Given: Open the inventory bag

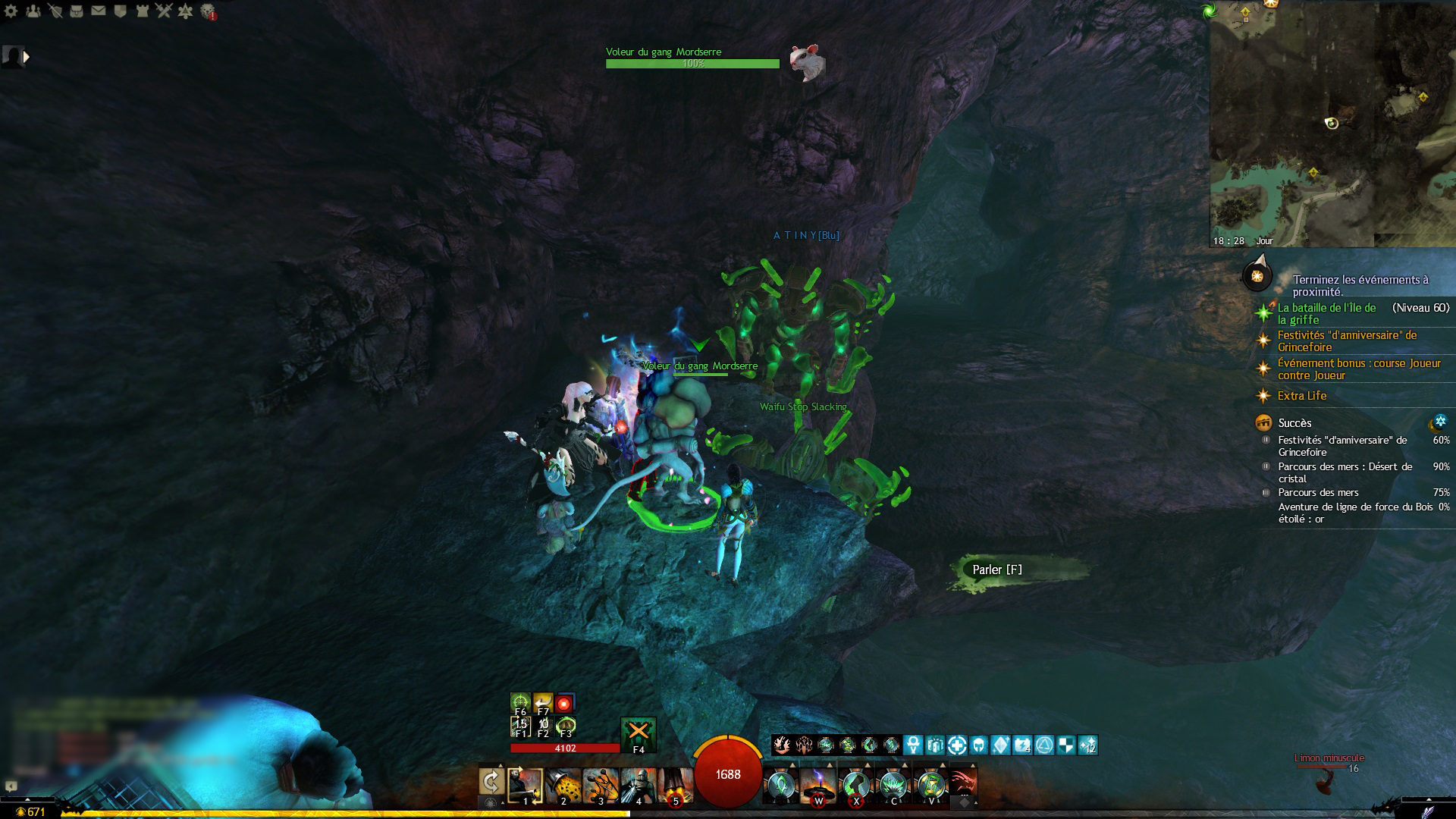Looking at the screenshot, I should tap(77, 11).
